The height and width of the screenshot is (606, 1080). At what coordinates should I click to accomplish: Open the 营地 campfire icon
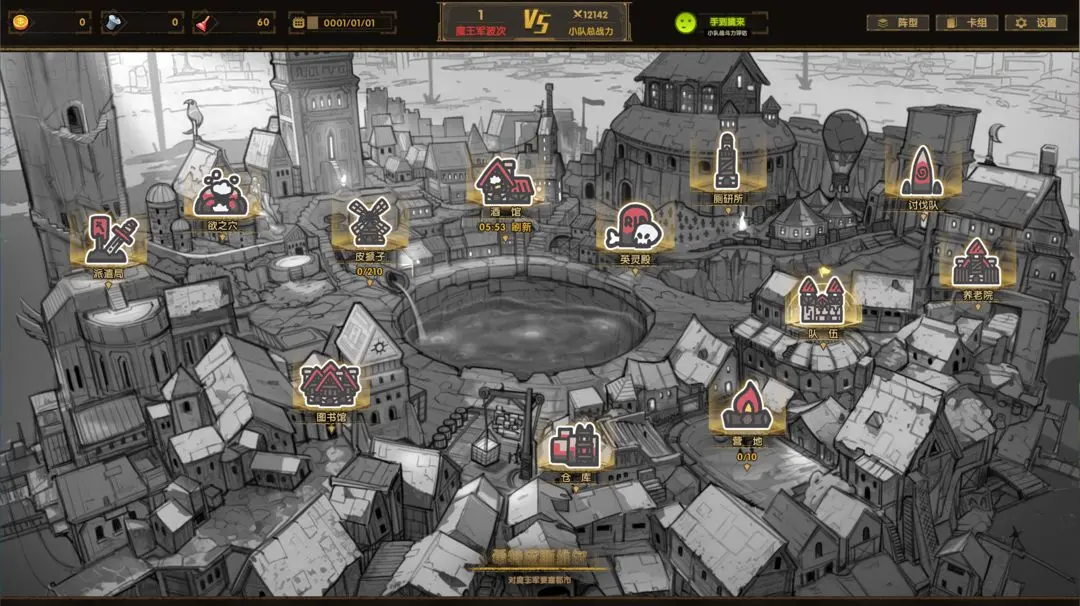(748, 407)
